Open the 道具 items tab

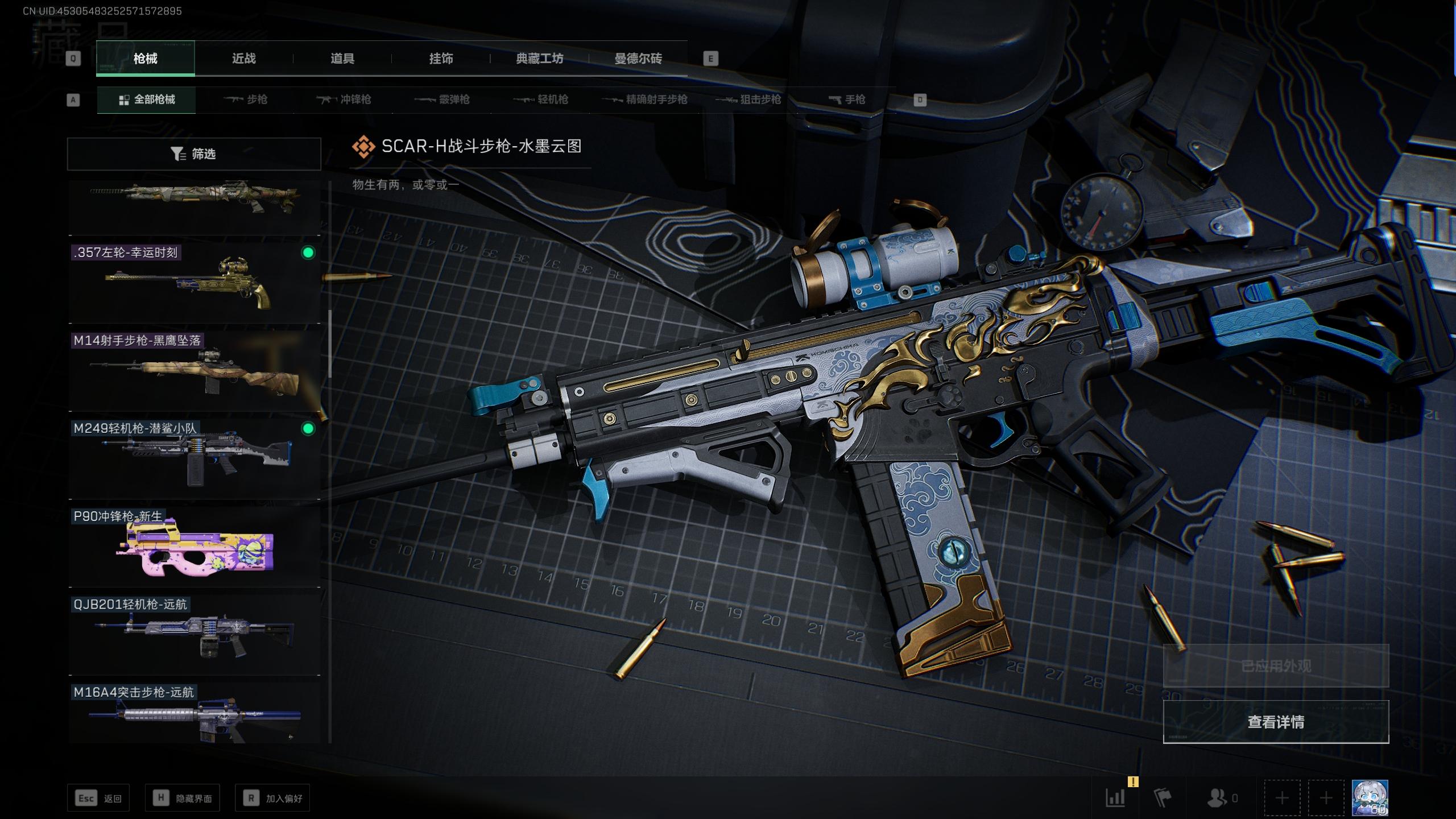(x=342, y=59)
